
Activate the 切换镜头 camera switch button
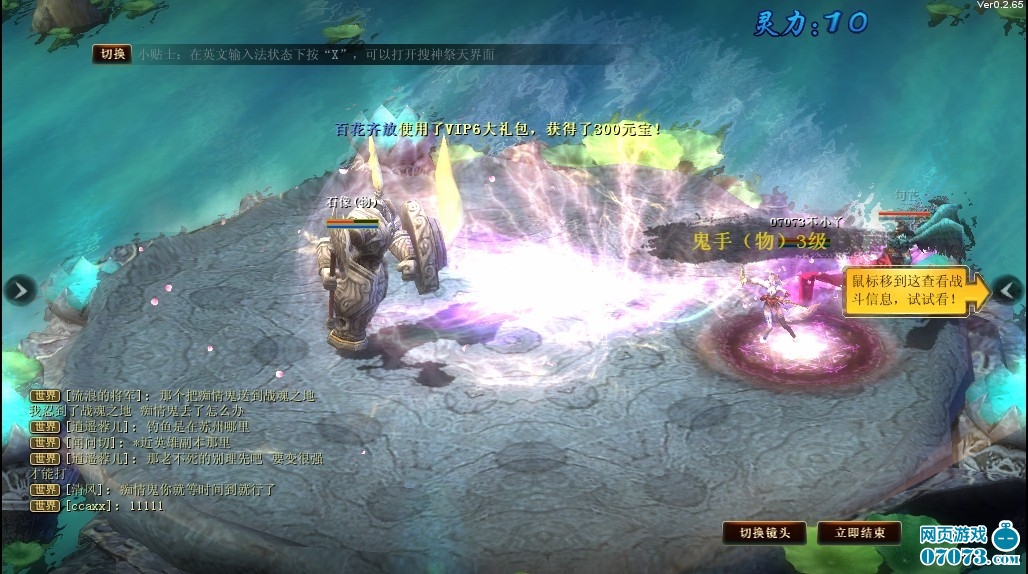[764, 533]
